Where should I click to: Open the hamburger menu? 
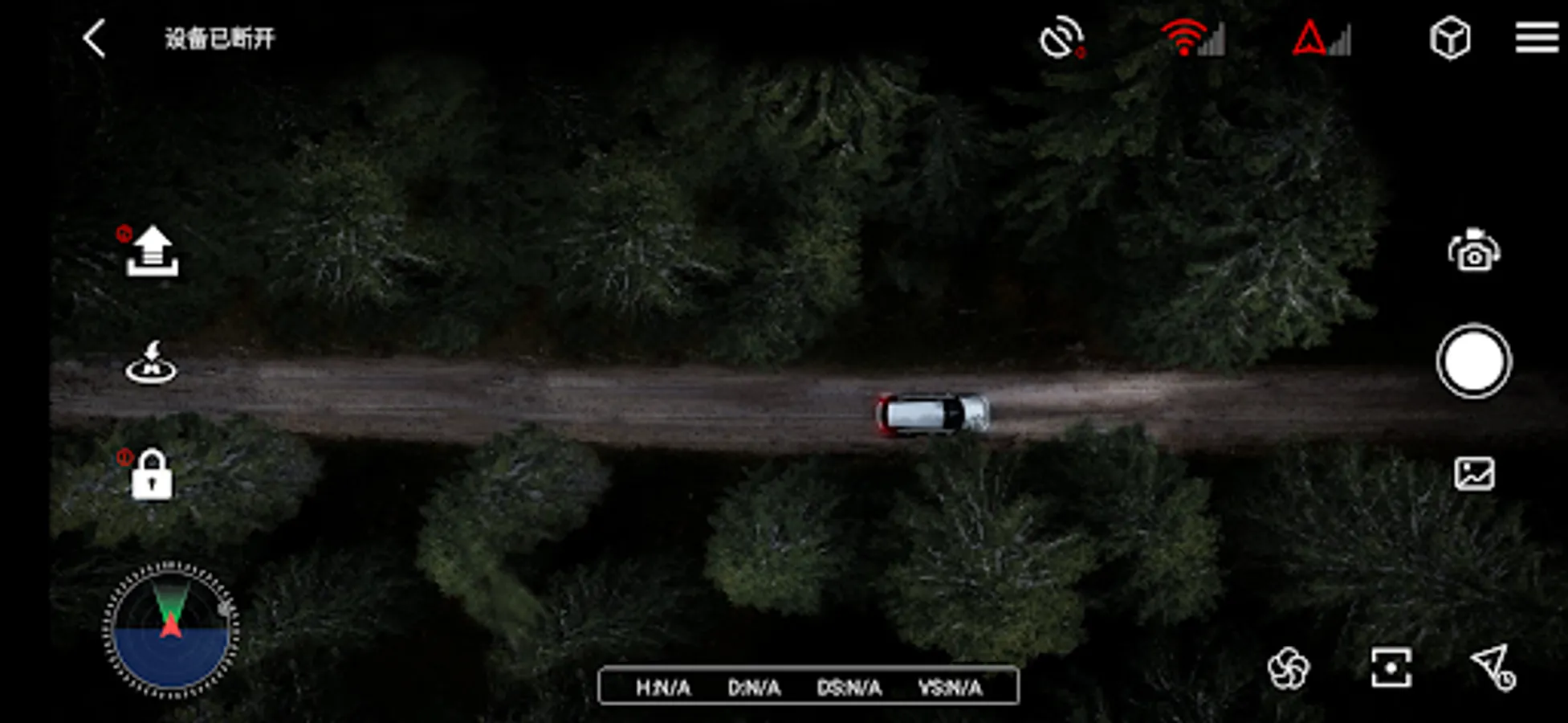[x=1537, y=38]
